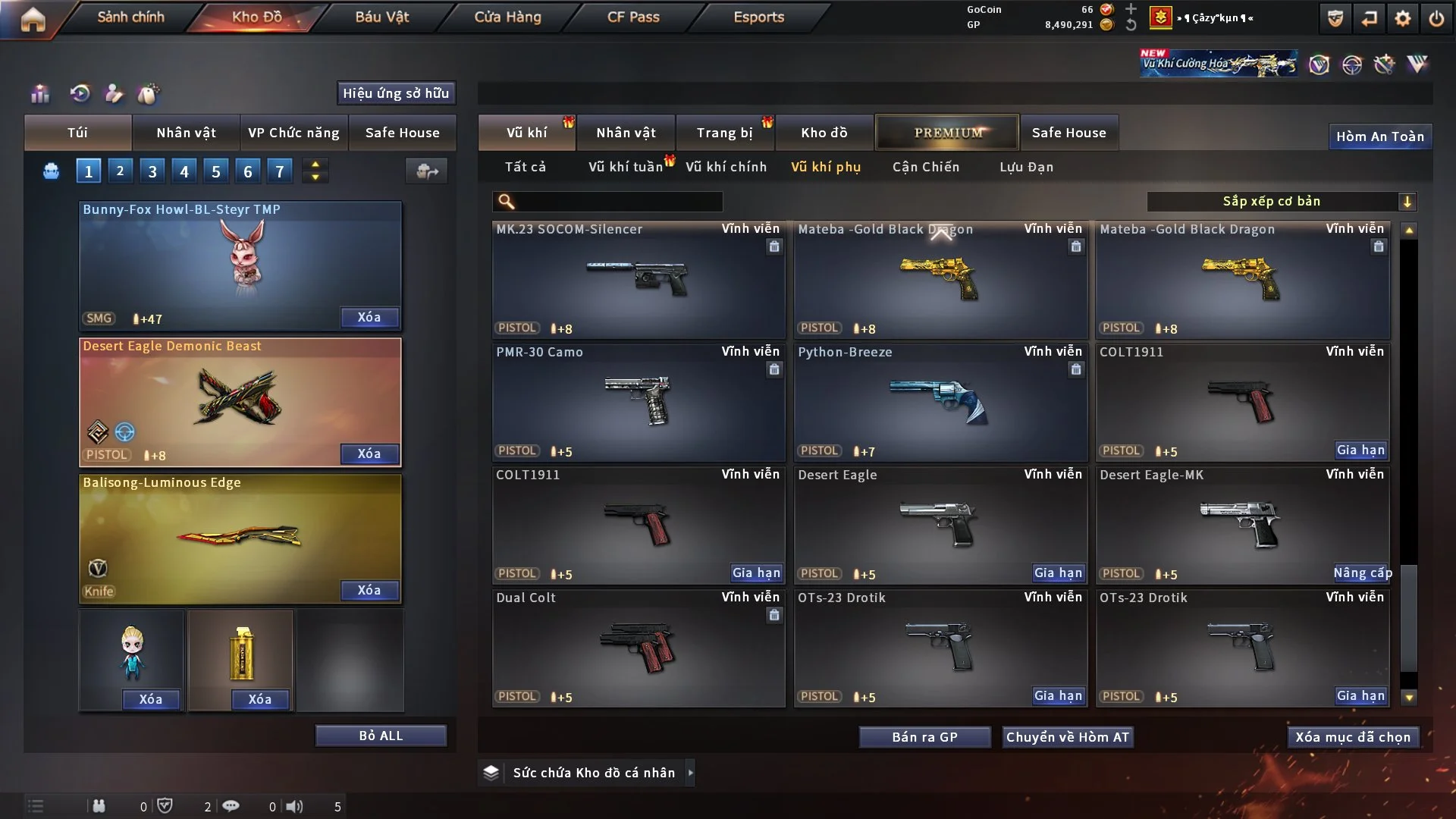The image size is (1456, 819).
Task: Choose bag preset number 3
Action: [152, 171]
